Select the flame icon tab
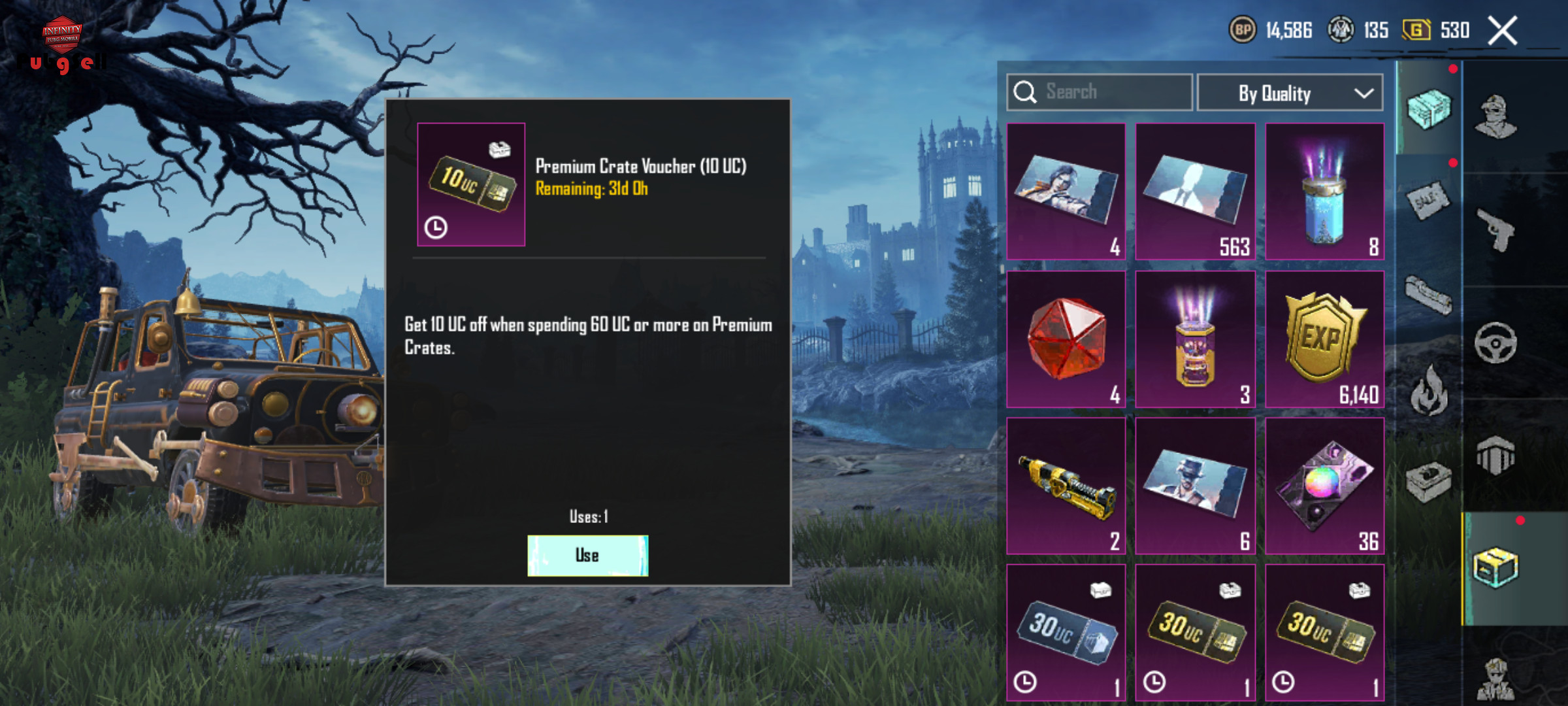The image size is (1568, 706). [x=1429, y=392]
